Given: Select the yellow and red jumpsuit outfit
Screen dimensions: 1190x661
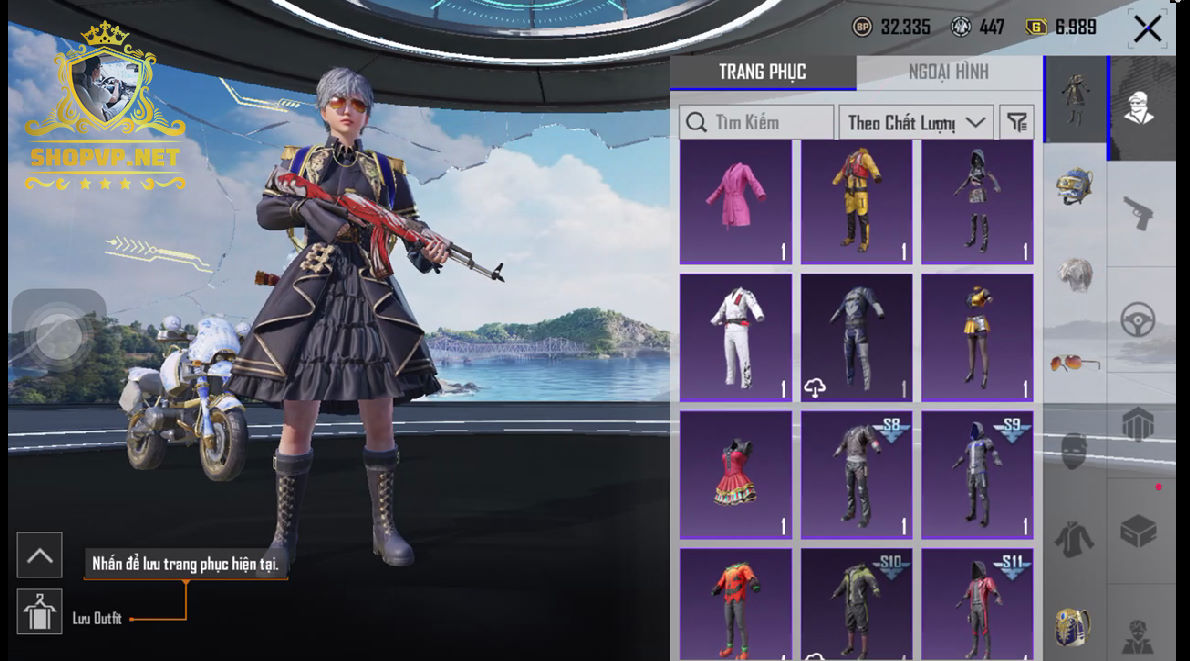Looking at the screenshot, I should coord(856,202).
